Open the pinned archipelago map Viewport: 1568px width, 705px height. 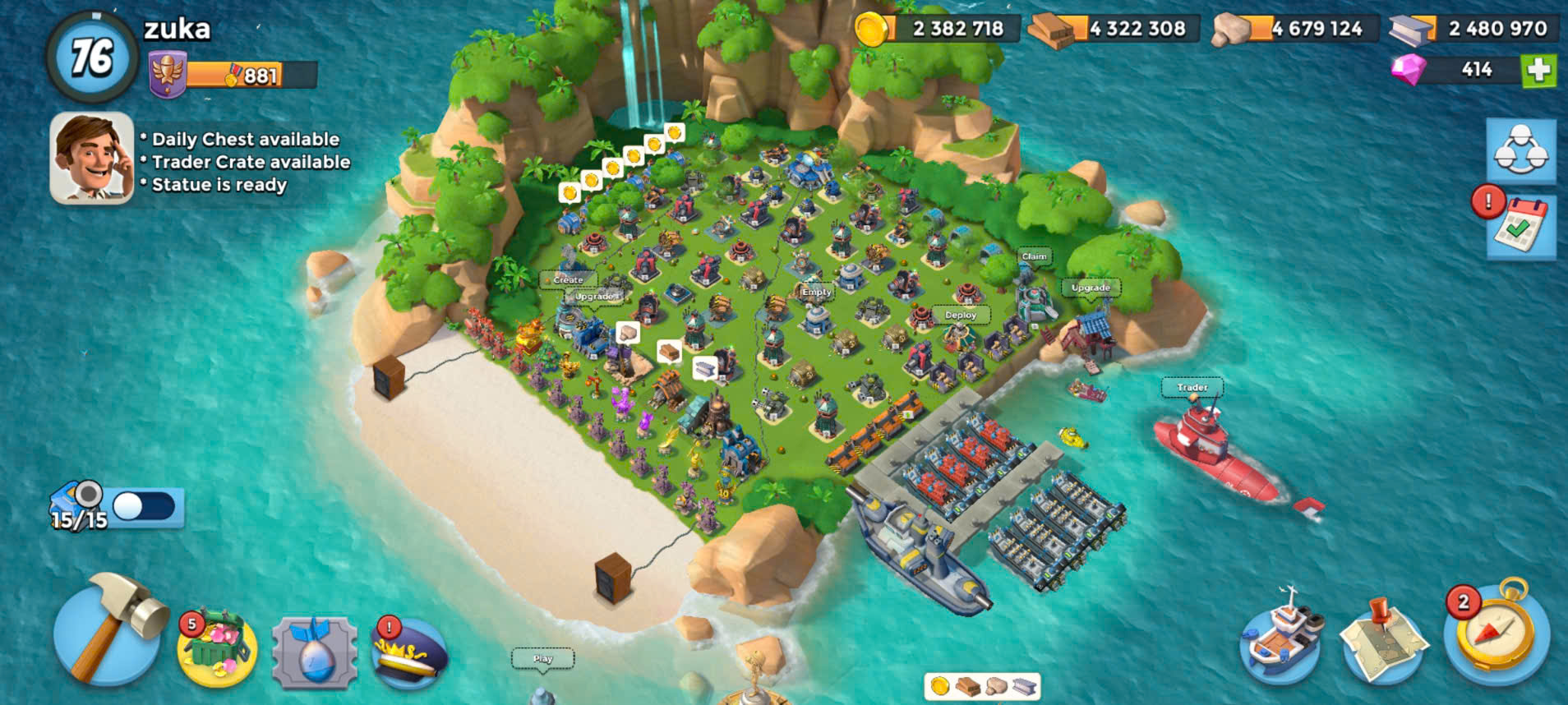click(1383, 642)
